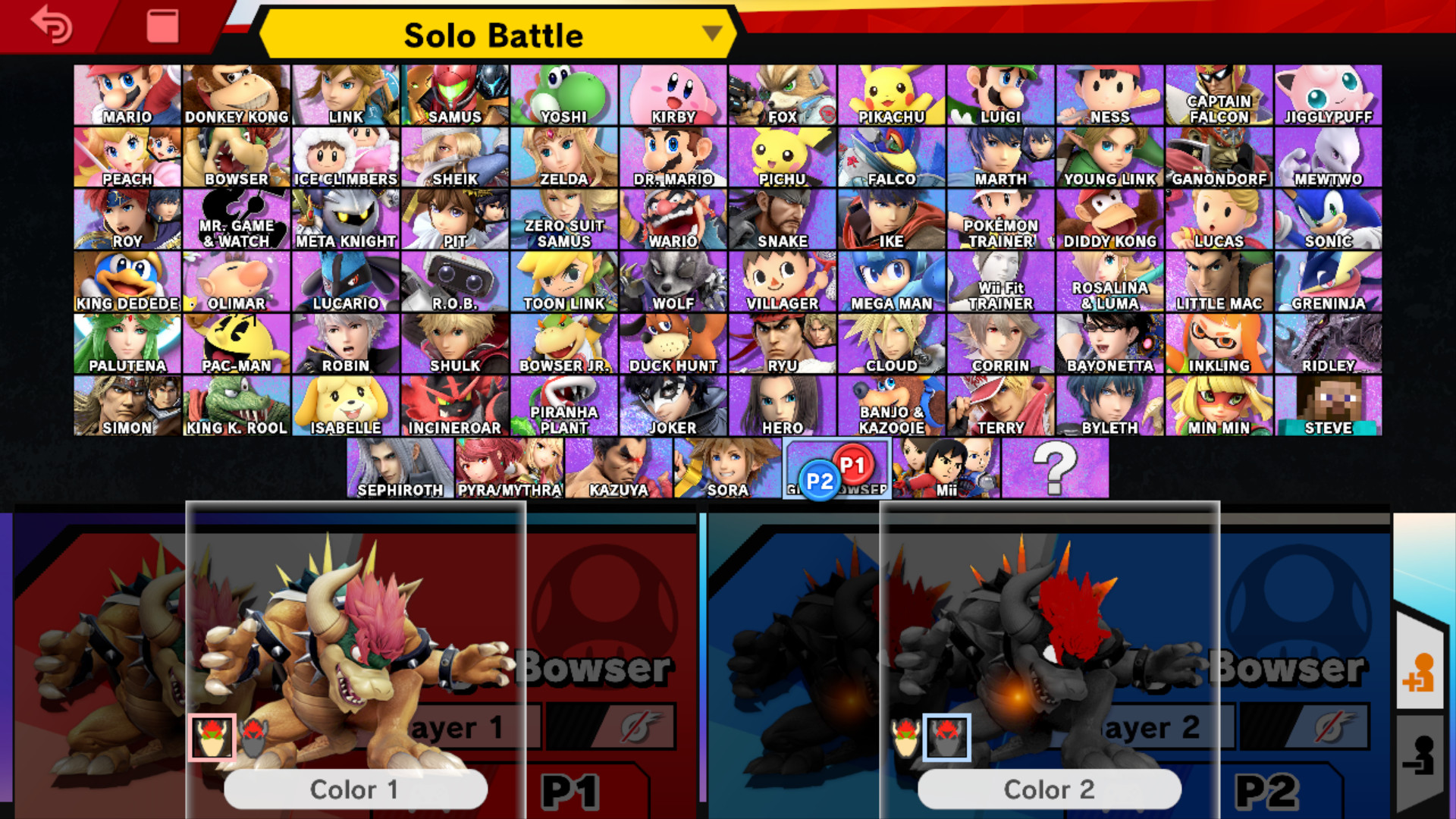This screenshot has width=1456, height=819.
Task: Click the Color 1 selector for Player 1
Action: [x=356, y=789]
